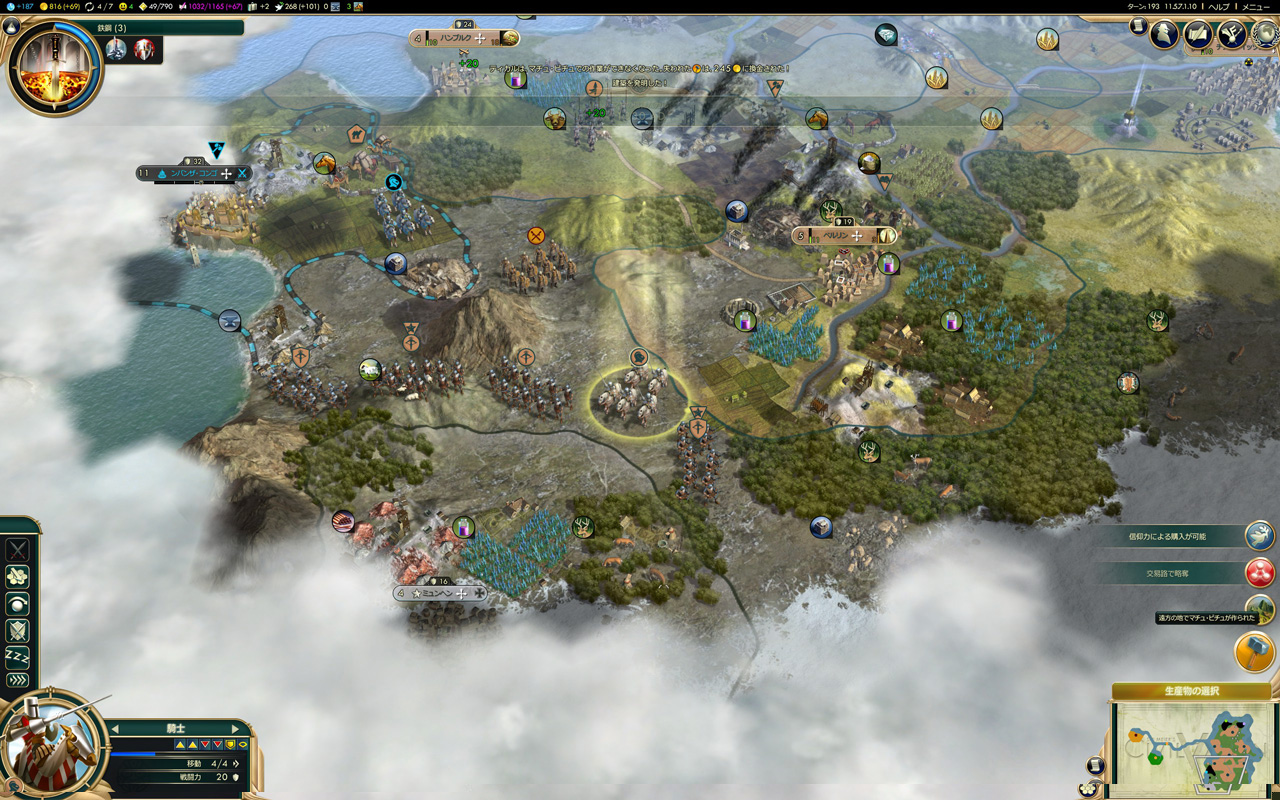
Task: Select next unit arrow beside 騎士
Action: click(x=235, y=729)
